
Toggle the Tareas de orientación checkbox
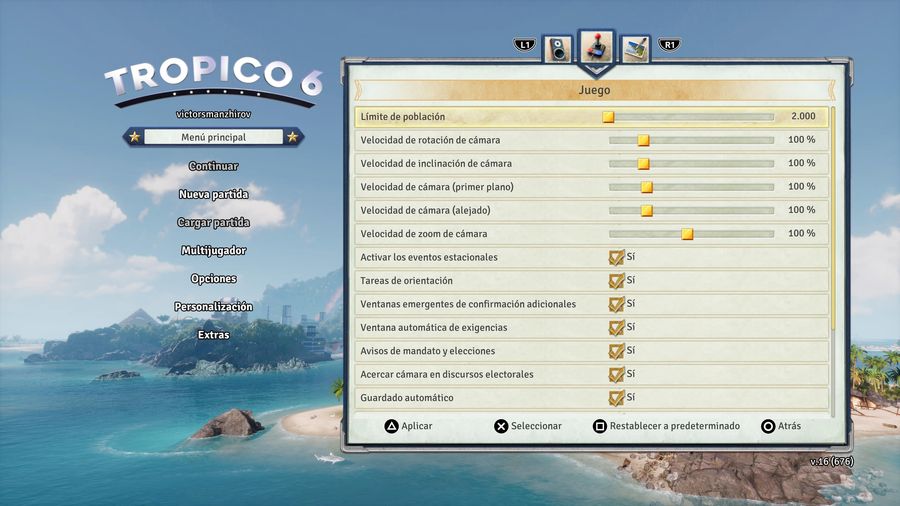[616, 281]
